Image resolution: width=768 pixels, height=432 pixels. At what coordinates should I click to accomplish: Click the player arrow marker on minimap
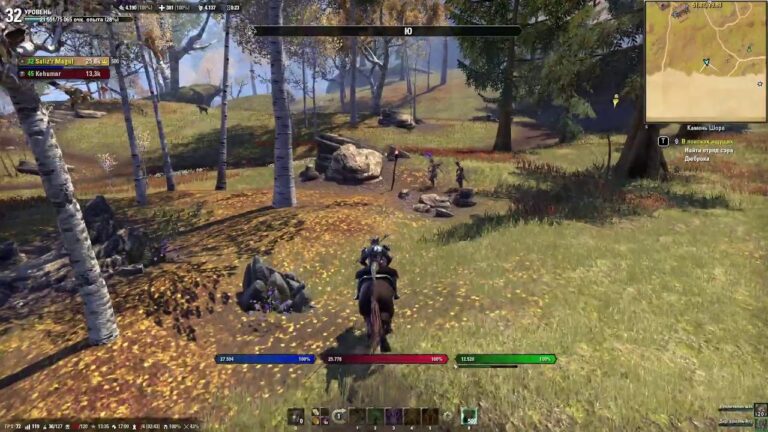705,62
